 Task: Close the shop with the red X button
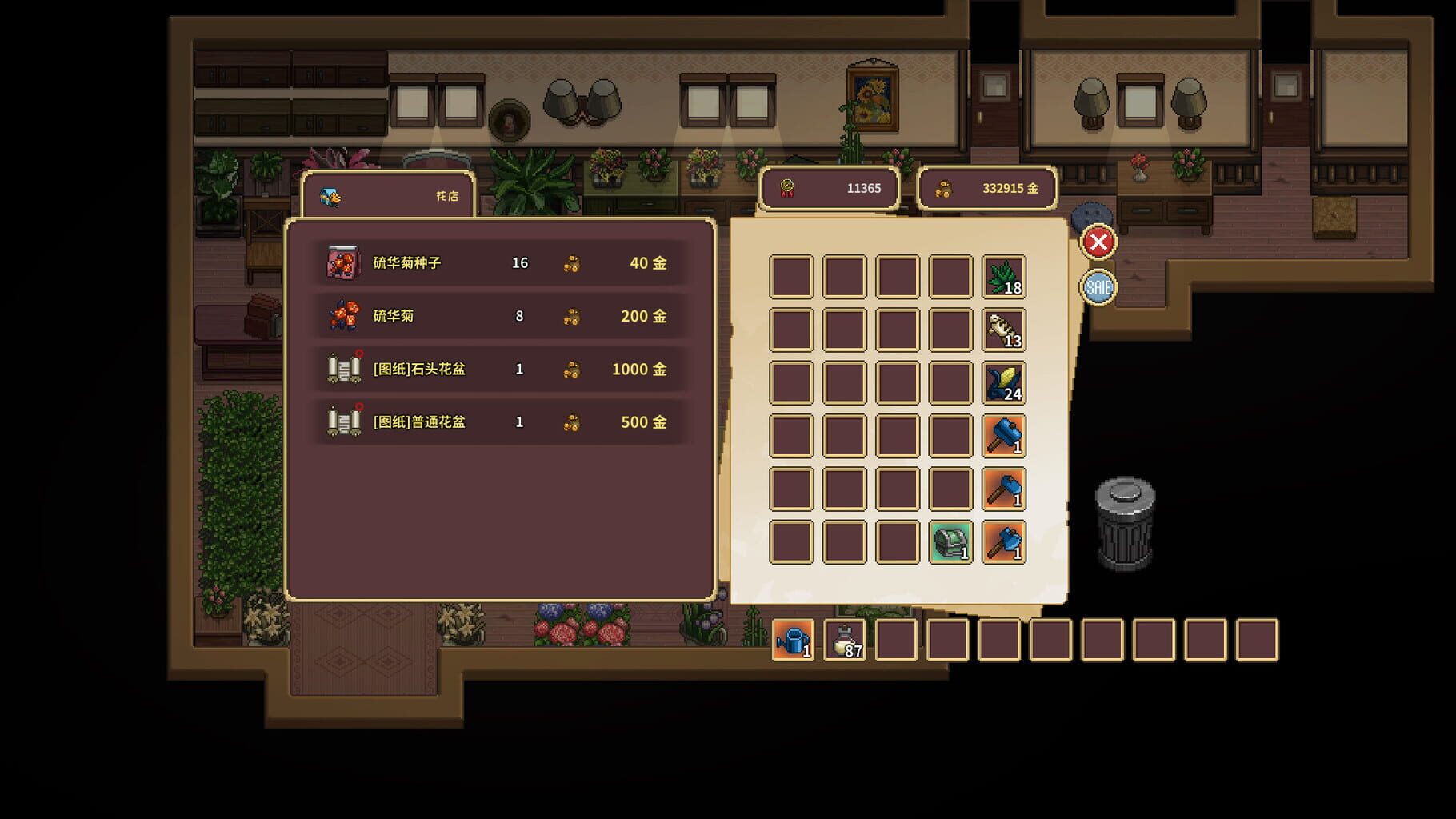[x=1098, y=242]
